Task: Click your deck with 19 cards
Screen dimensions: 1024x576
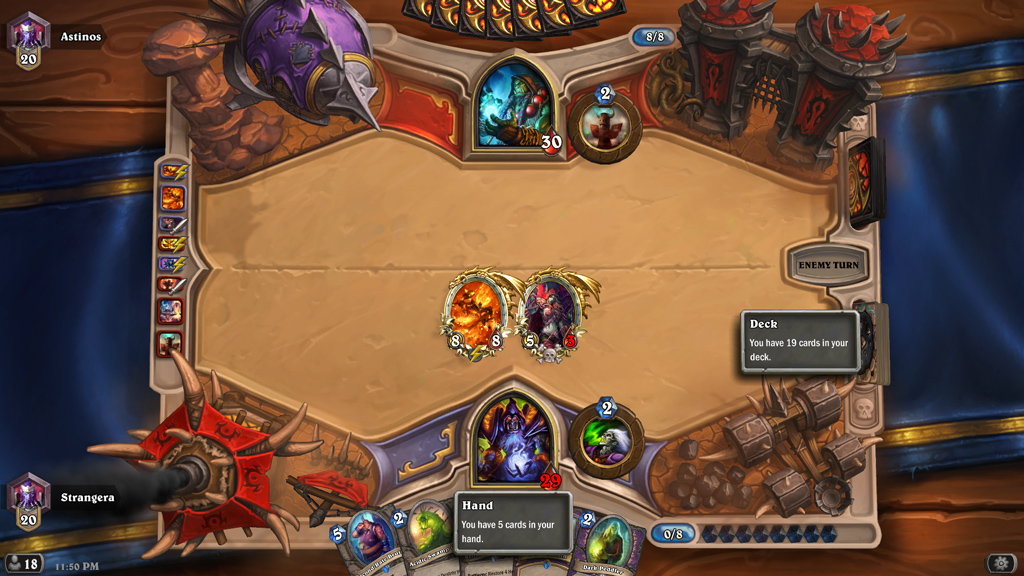Action: (x=872, y=345)
